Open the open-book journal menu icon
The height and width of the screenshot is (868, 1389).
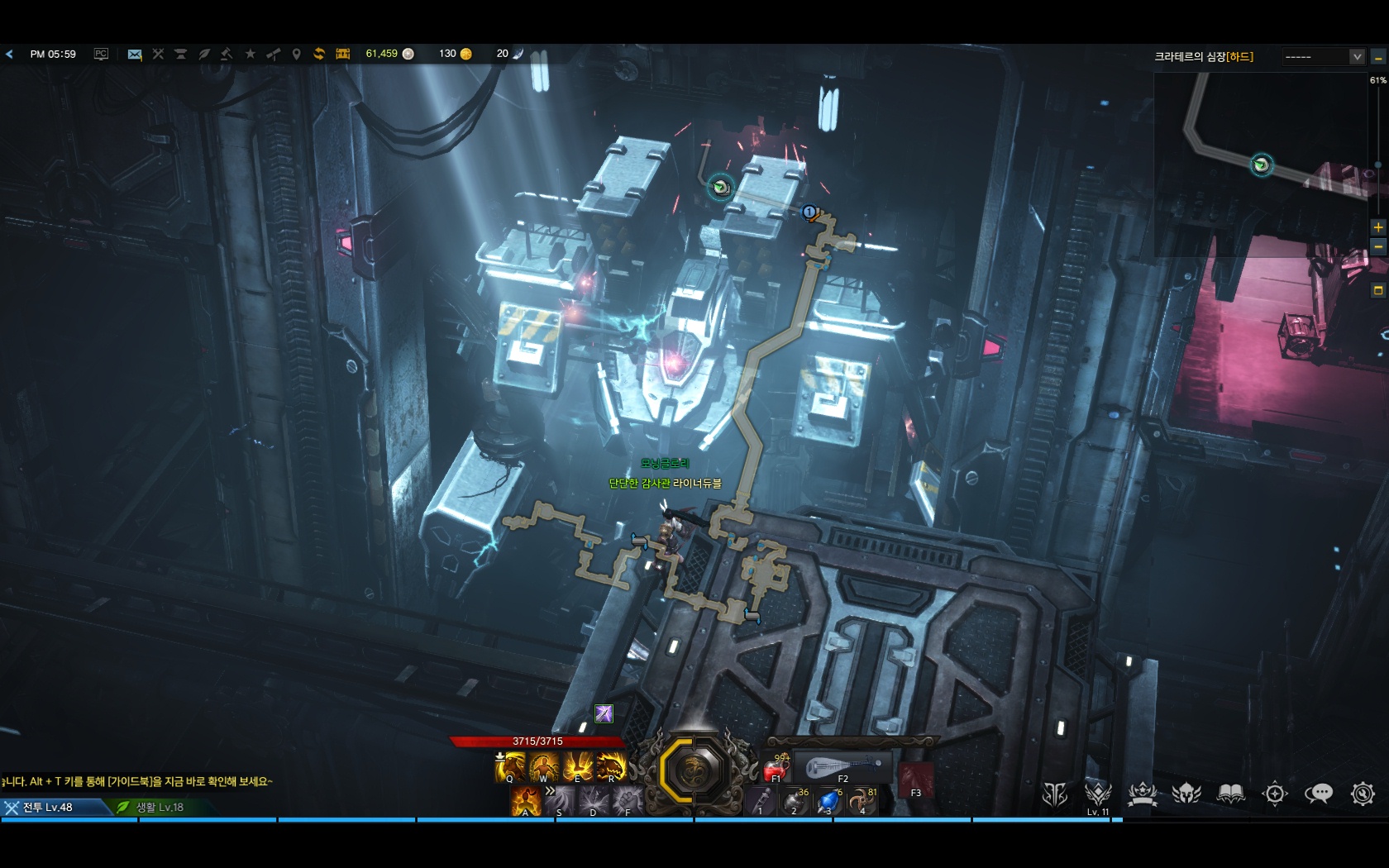(1230, 794)
